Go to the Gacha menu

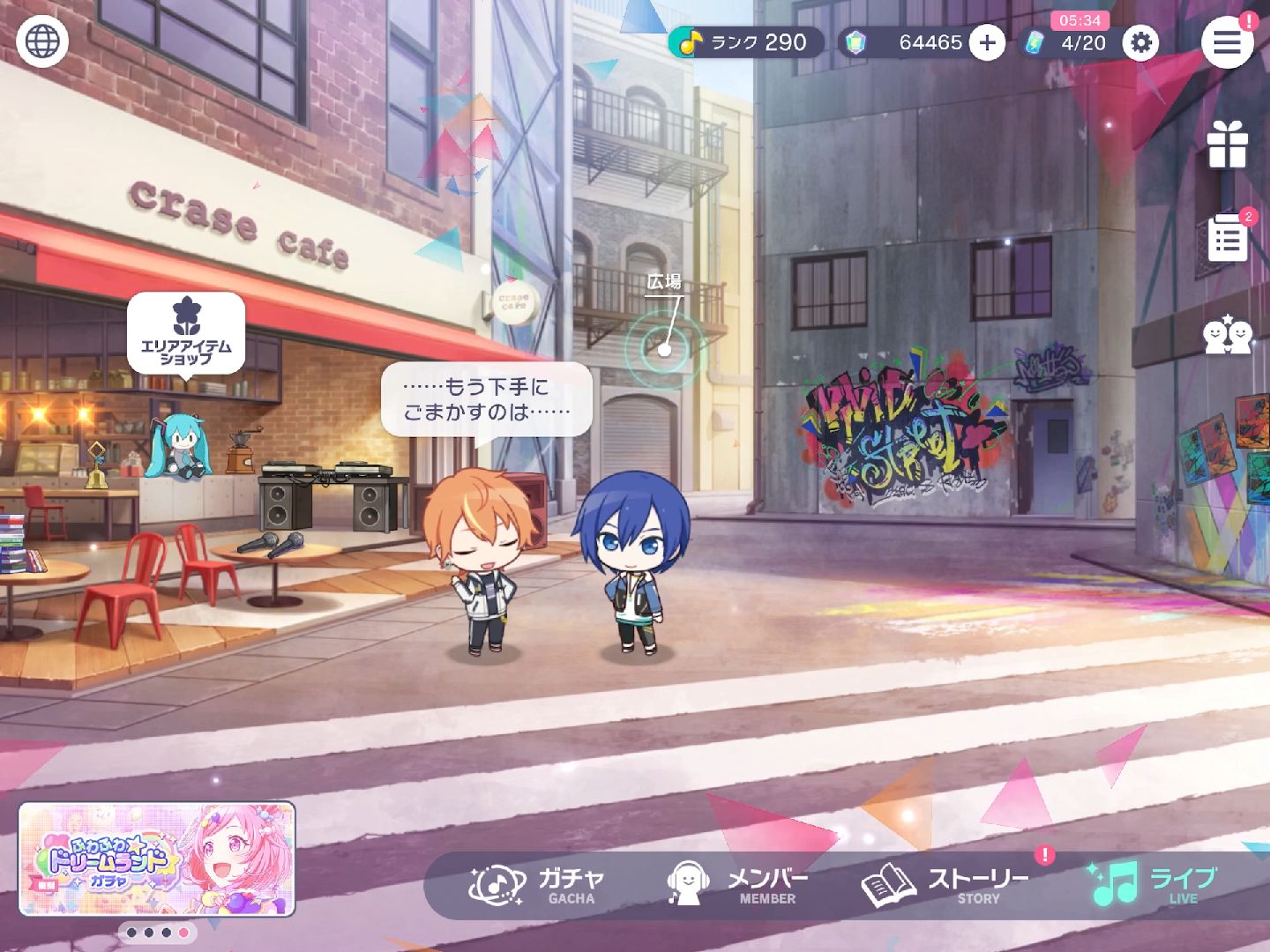(537, 884)
